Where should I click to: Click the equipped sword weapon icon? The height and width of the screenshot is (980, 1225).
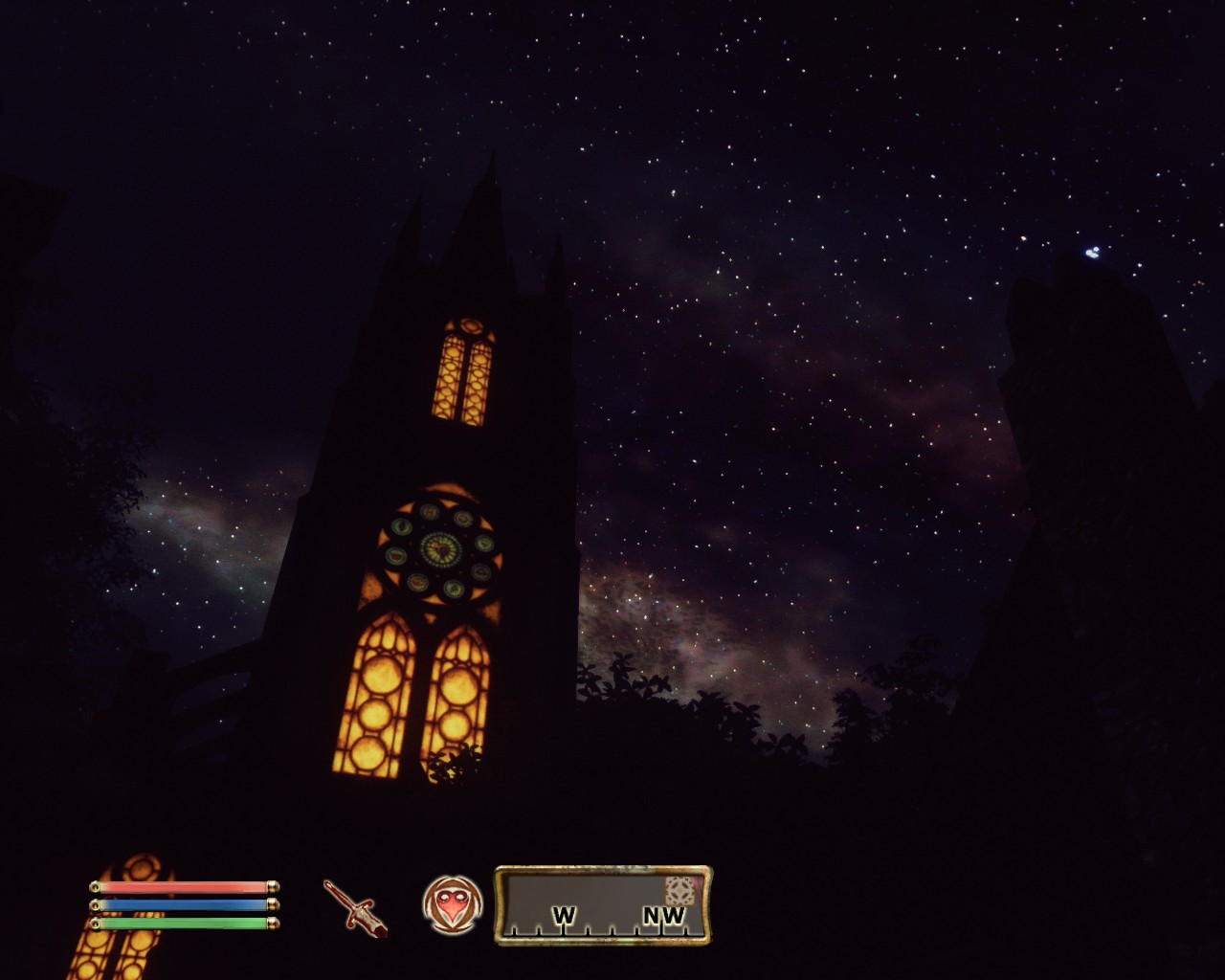click(x=354, y=906)
